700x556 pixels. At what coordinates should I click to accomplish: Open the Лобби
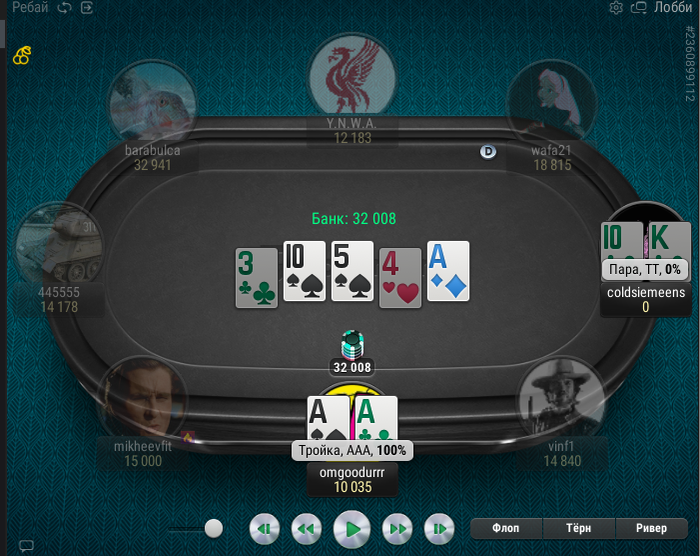[672, 8]
